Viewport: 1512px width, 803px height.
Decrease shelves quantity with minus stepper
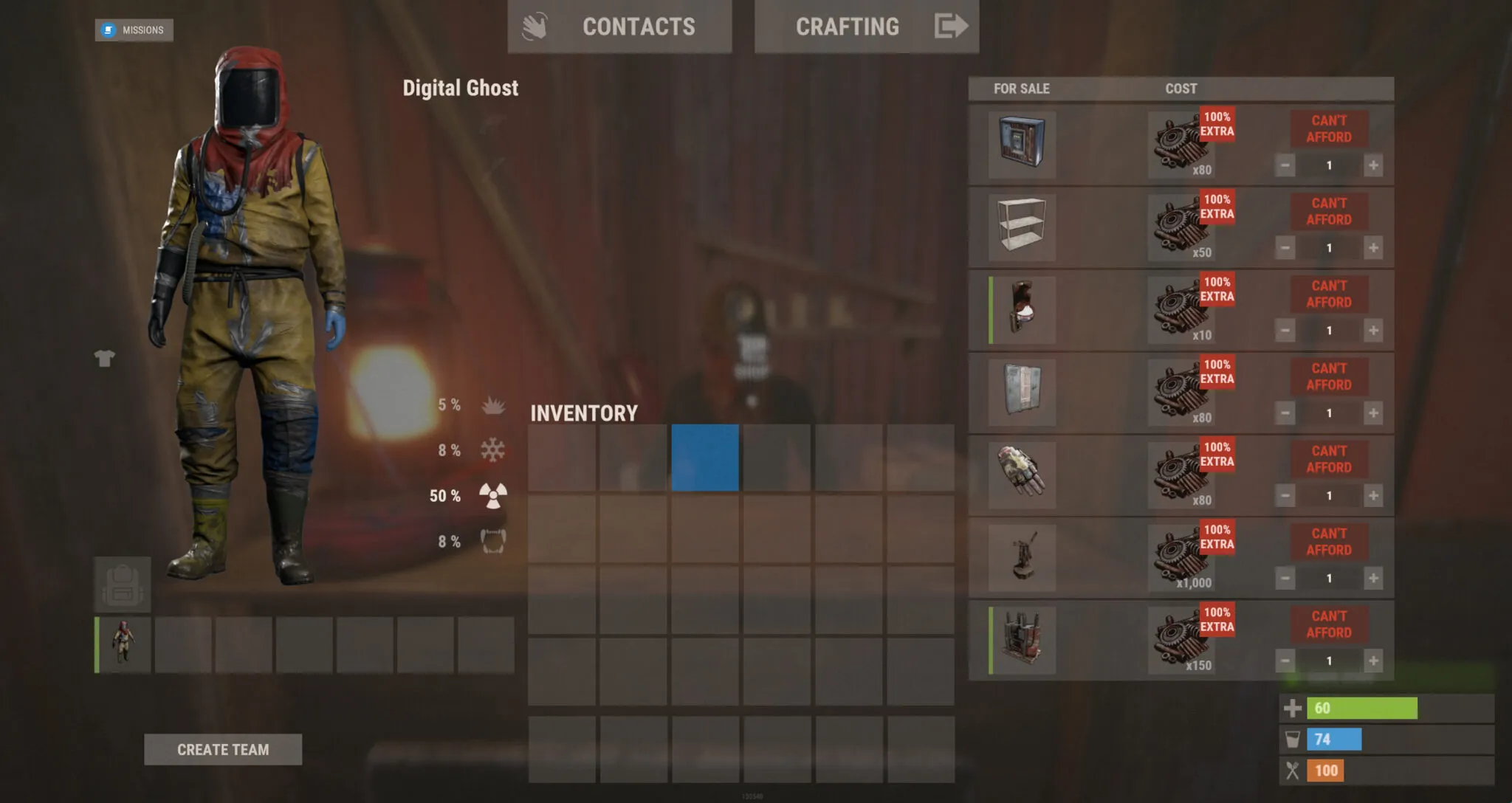click(1285, 248)
